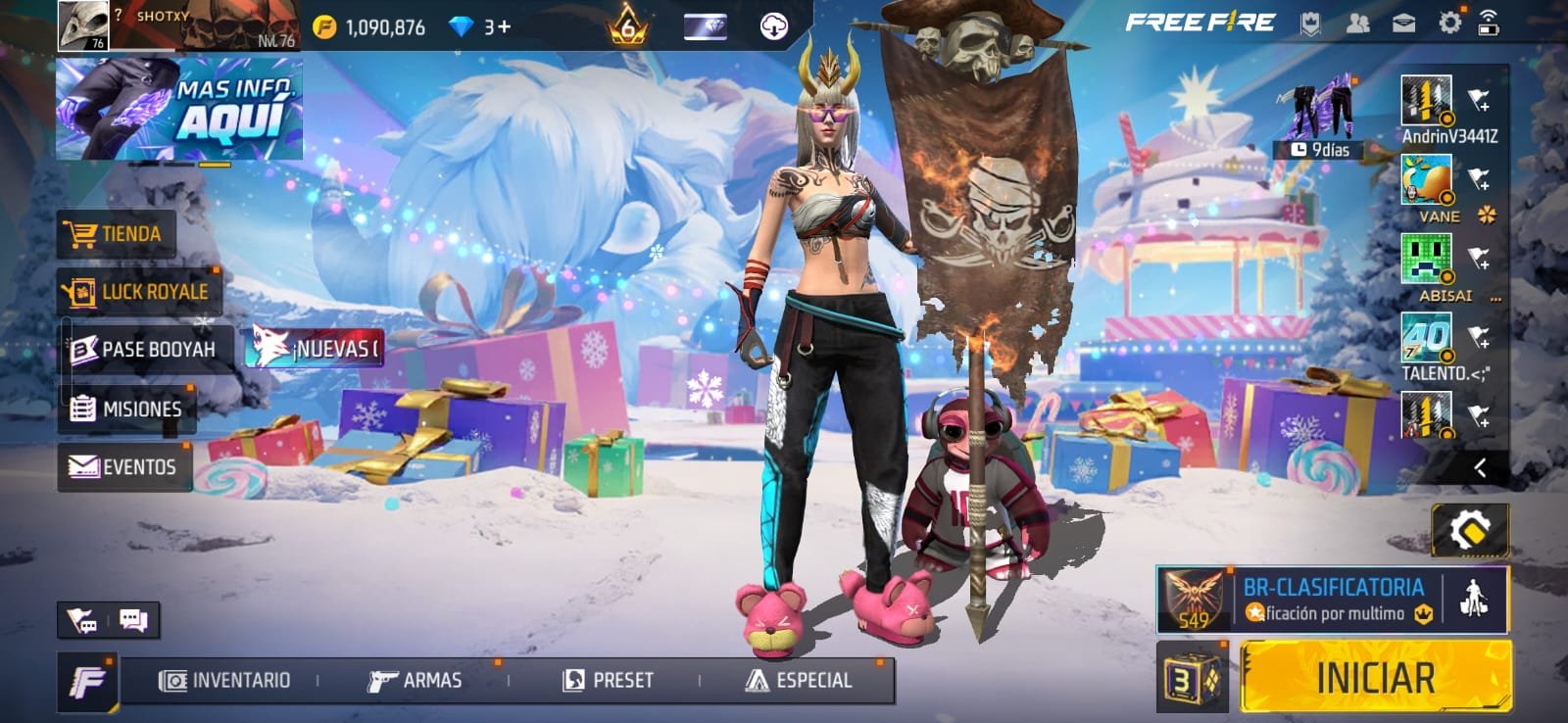
Task: Open the gear settings icon
Action: pyautogui.click(x=1449, y=23)
